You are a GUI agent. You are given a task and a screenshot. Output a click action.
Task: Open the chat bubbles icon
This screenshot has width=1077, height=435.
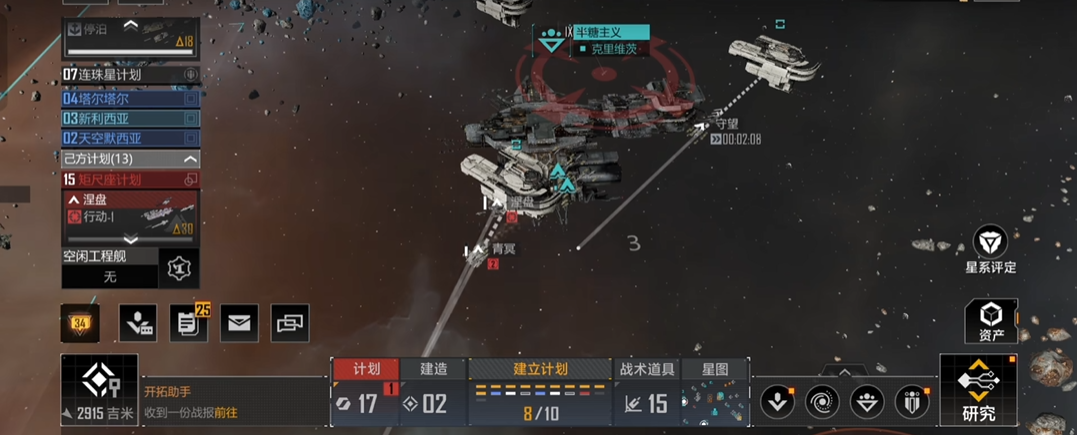pos(290,323)
